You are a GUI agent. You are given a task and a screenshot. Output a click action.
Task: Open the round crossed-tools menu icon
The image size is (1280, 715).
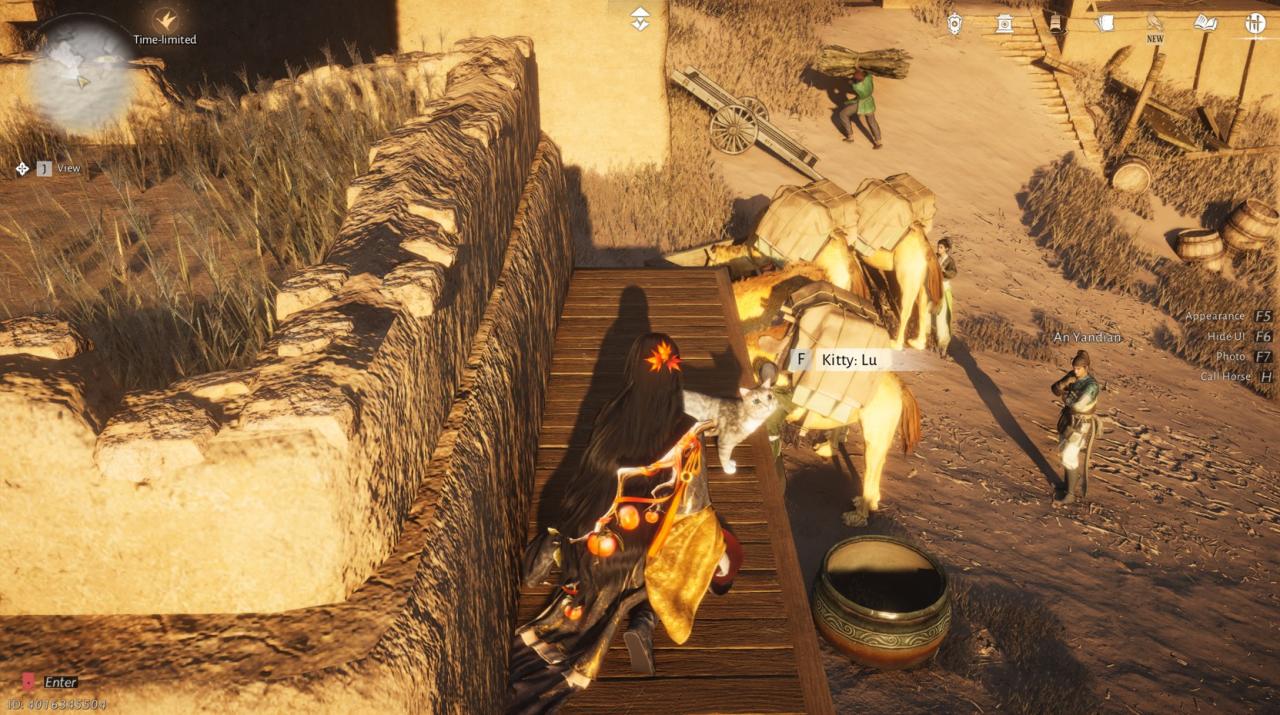point(1255,22)
